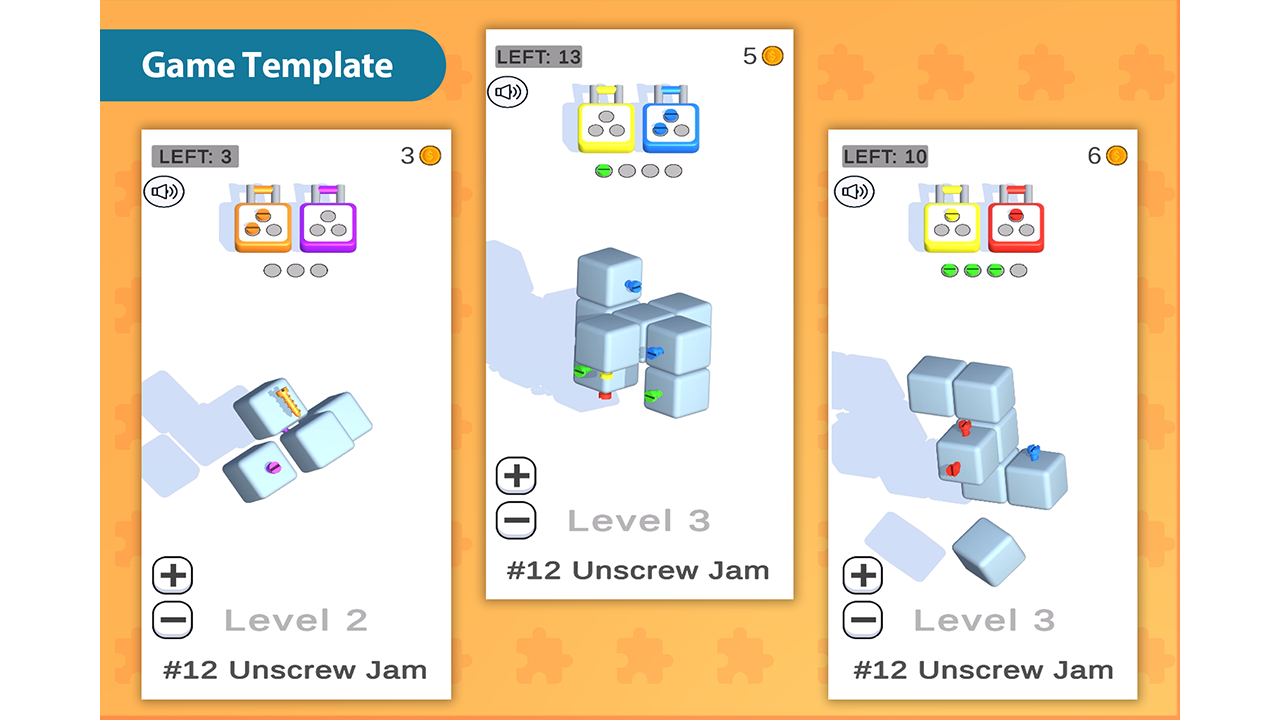Mute audio in the right Level 3 panel
This screenshot has height=720, width=1280.
(x=853, y=191)
